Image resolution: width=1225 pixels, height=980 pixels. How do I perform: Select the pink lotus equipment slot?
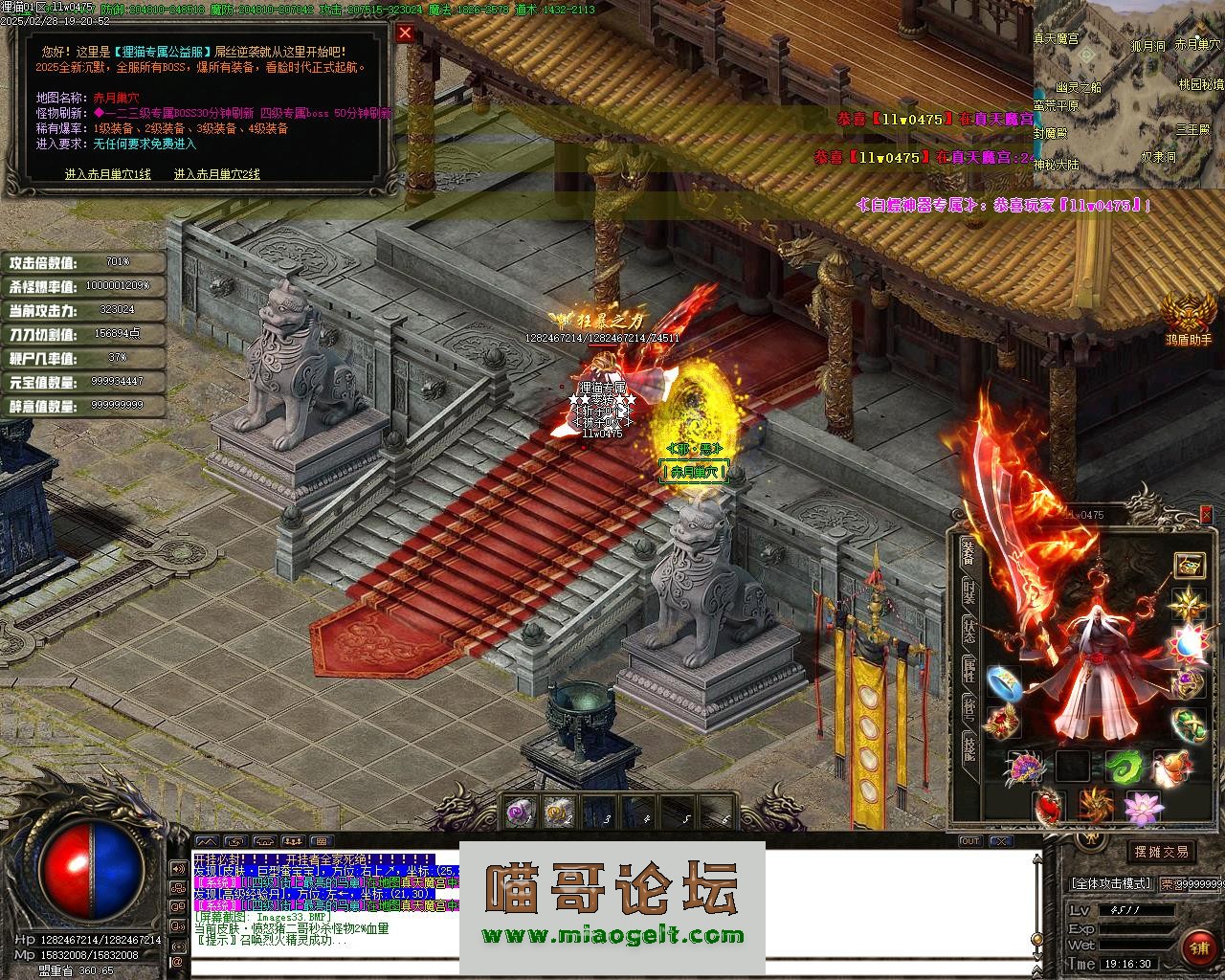point(1143,809)
